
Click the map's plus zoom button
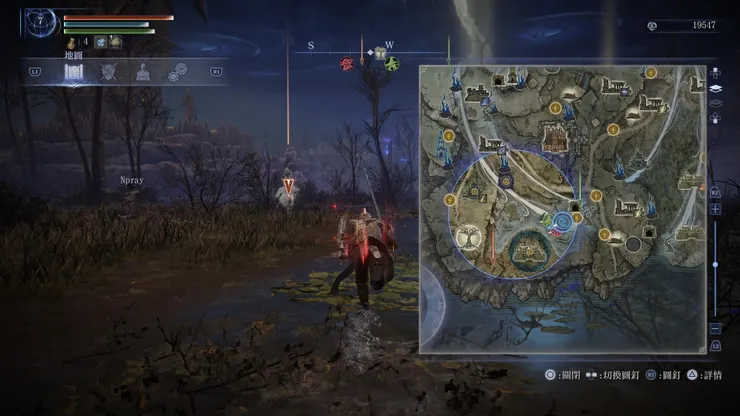(715, 209)
